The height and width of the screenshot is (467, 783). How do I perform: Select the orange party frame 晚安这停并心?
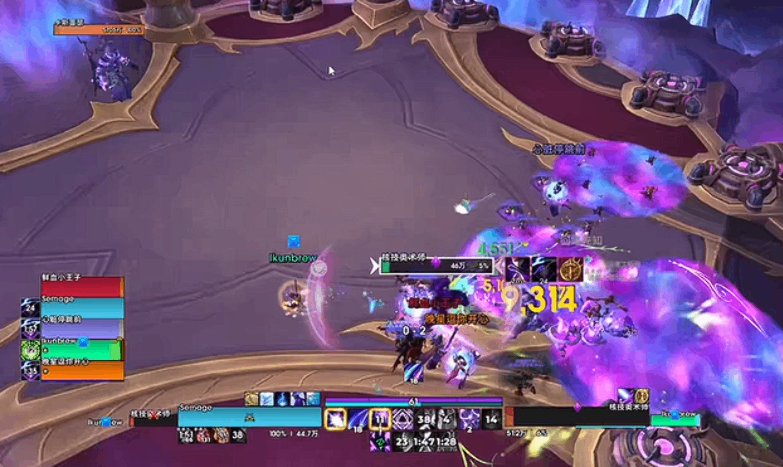click(80, 371)
